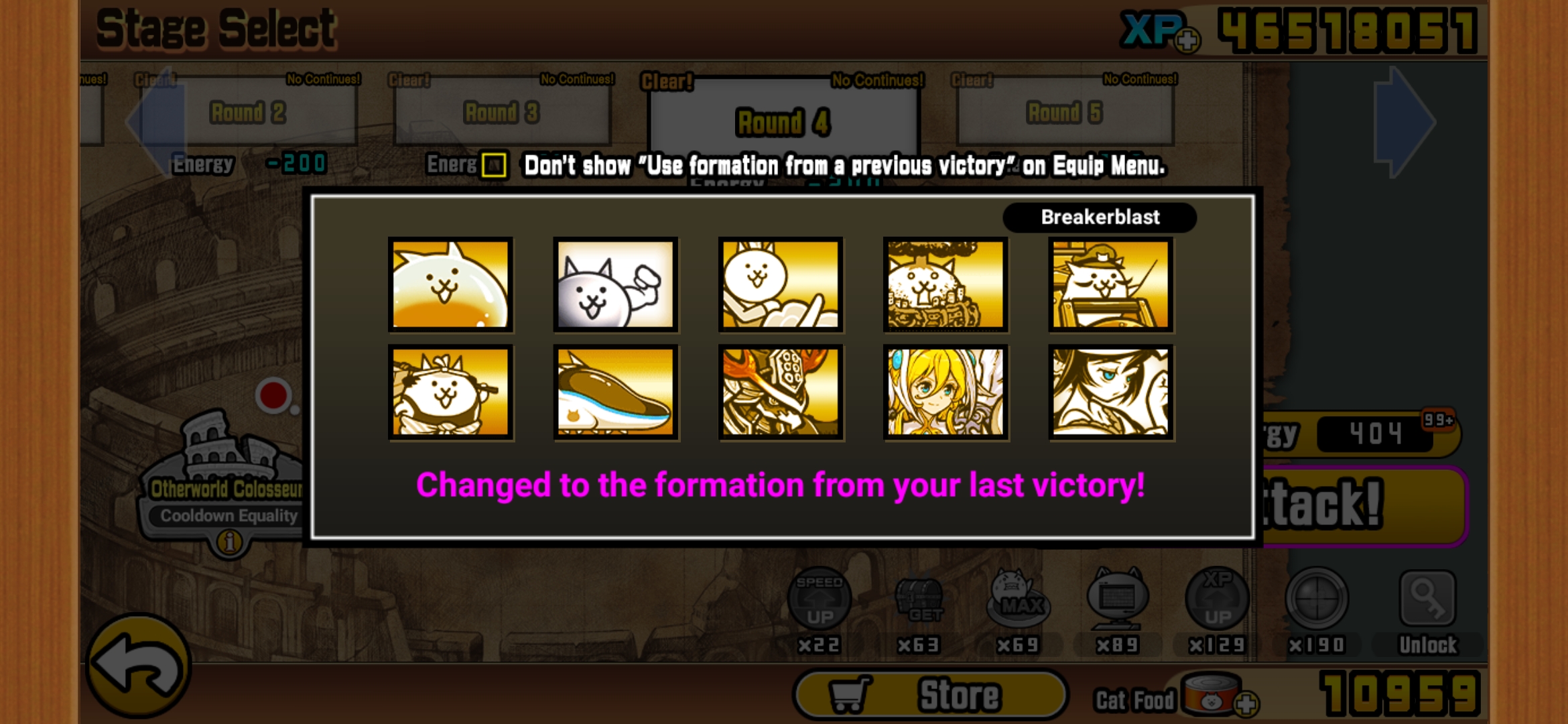The width and height of the screenshot is (1568, 724).
Task: Select the blonde angel unit portrait
Action: (945, 391)
